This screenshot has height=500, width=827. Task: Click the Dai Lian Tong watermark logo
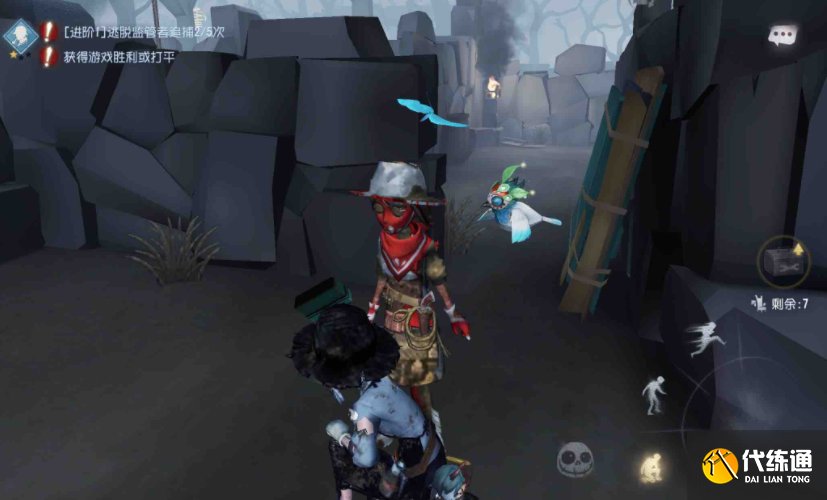click(x=762, y=467)
